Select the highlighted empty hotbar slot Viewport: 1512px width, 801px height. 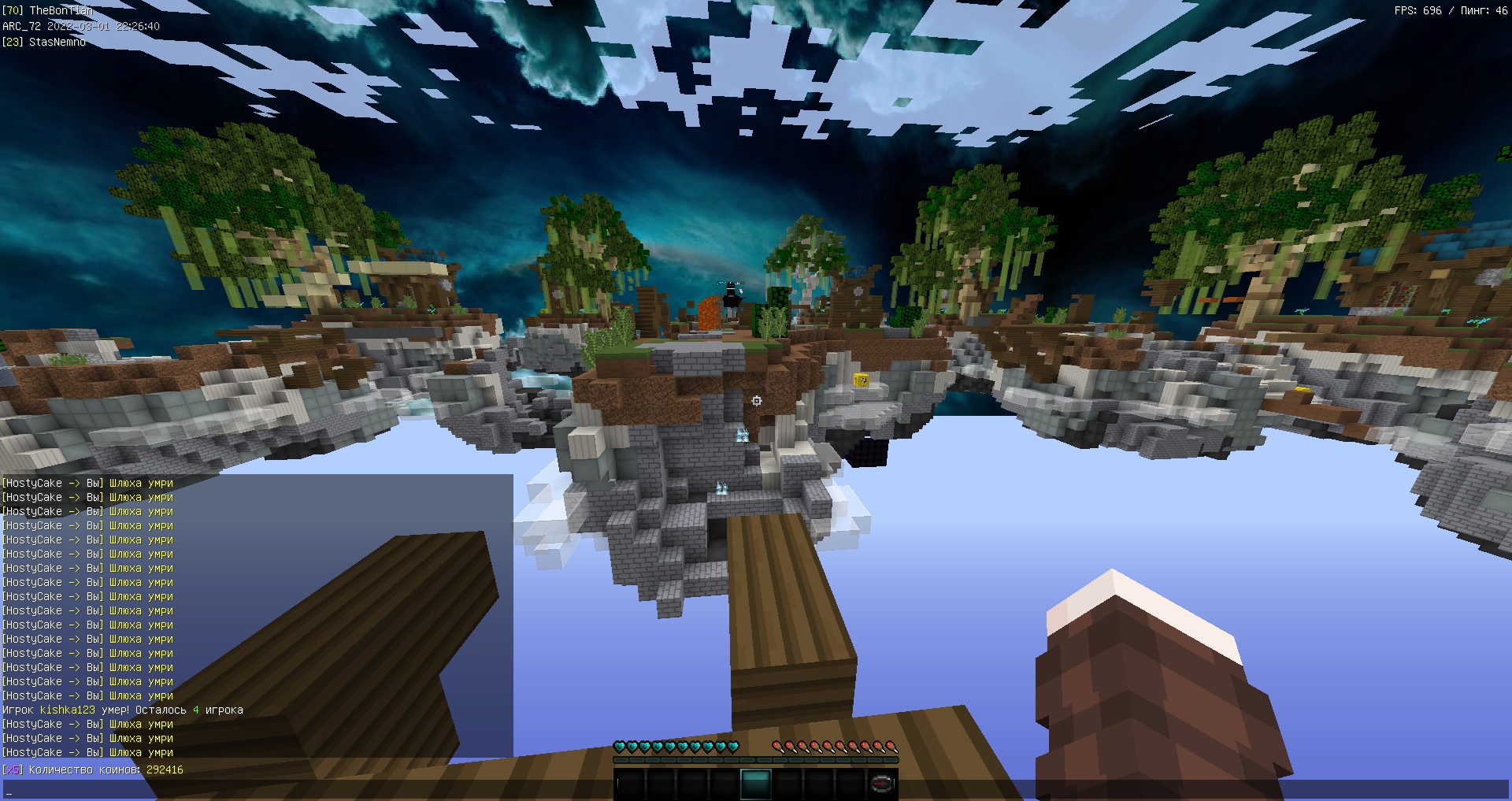756,784
